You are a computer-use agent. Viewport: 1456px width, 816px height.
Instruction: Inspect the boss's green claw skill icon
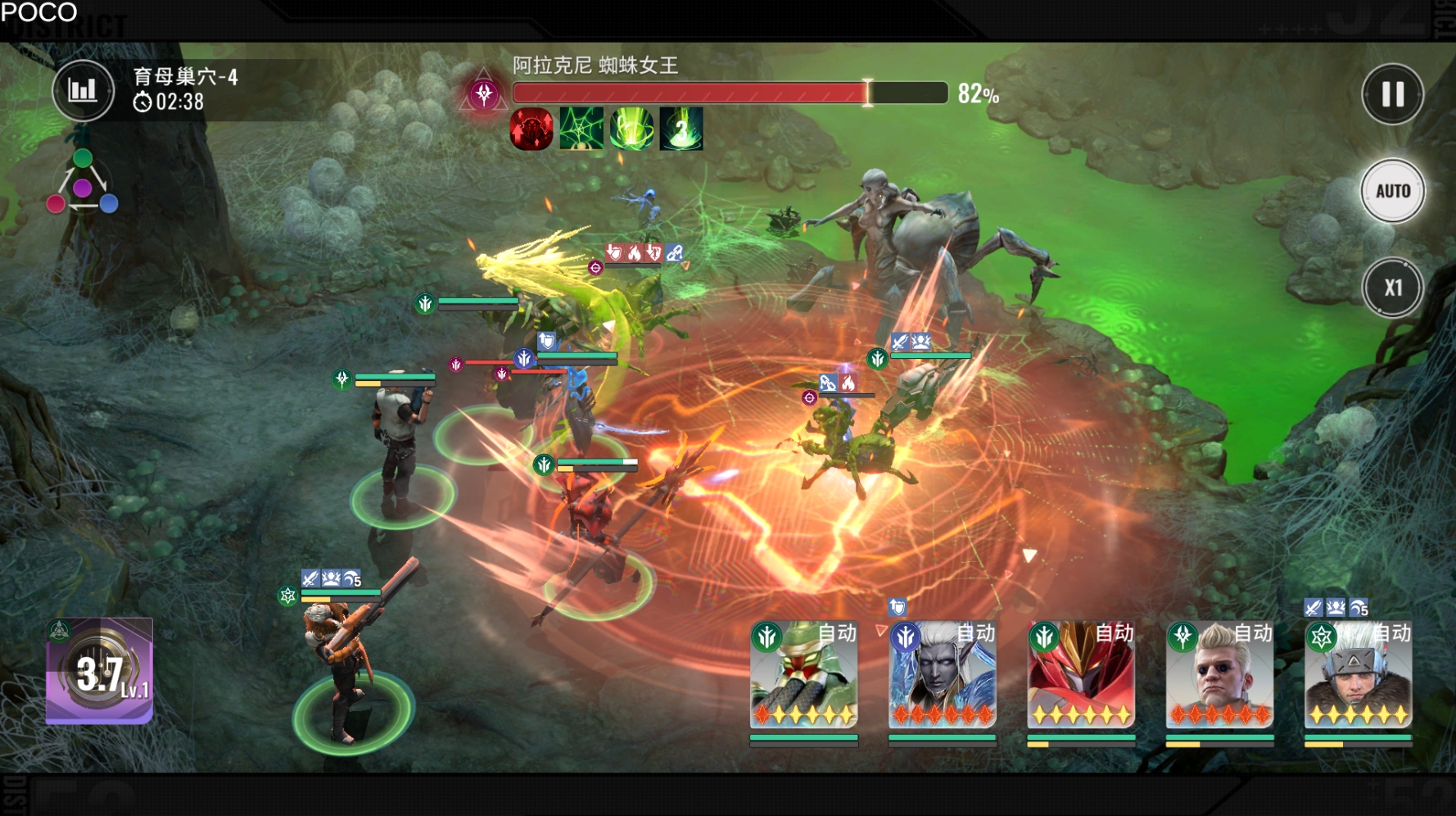click(x=631, y=129)
